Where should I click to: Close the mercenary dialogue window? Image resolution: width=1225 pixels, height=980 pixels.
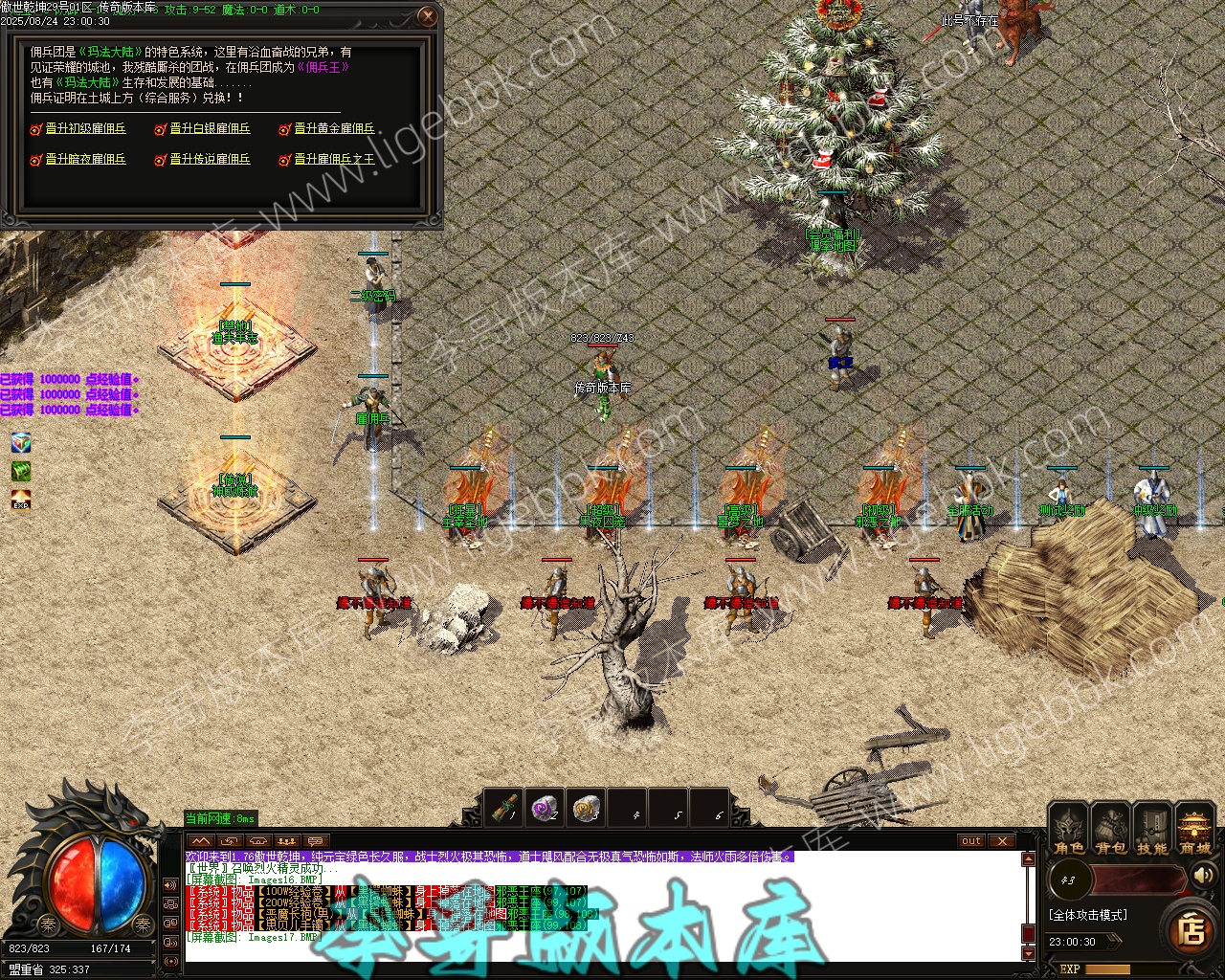428,16
